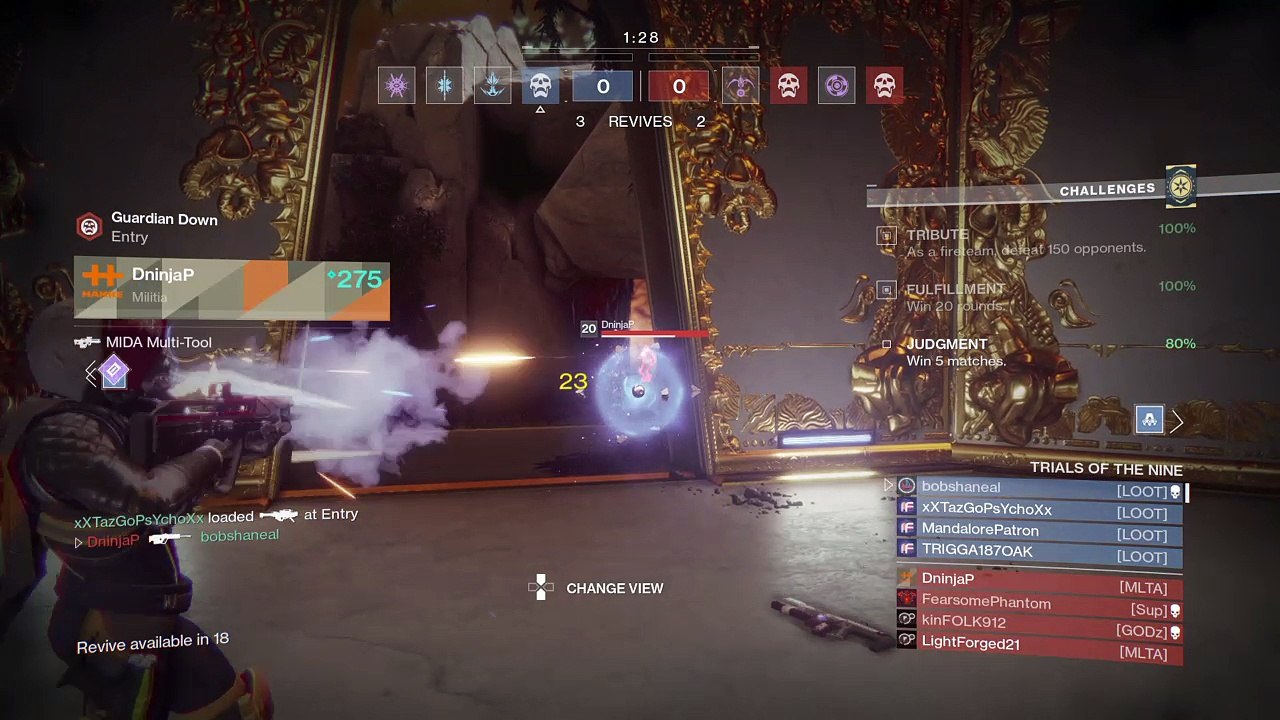Click the Guardian Down notification icon
Image resolution: width=1280 pixels, height=720 pixels.
pyautogui.click(x=90, y=226)
